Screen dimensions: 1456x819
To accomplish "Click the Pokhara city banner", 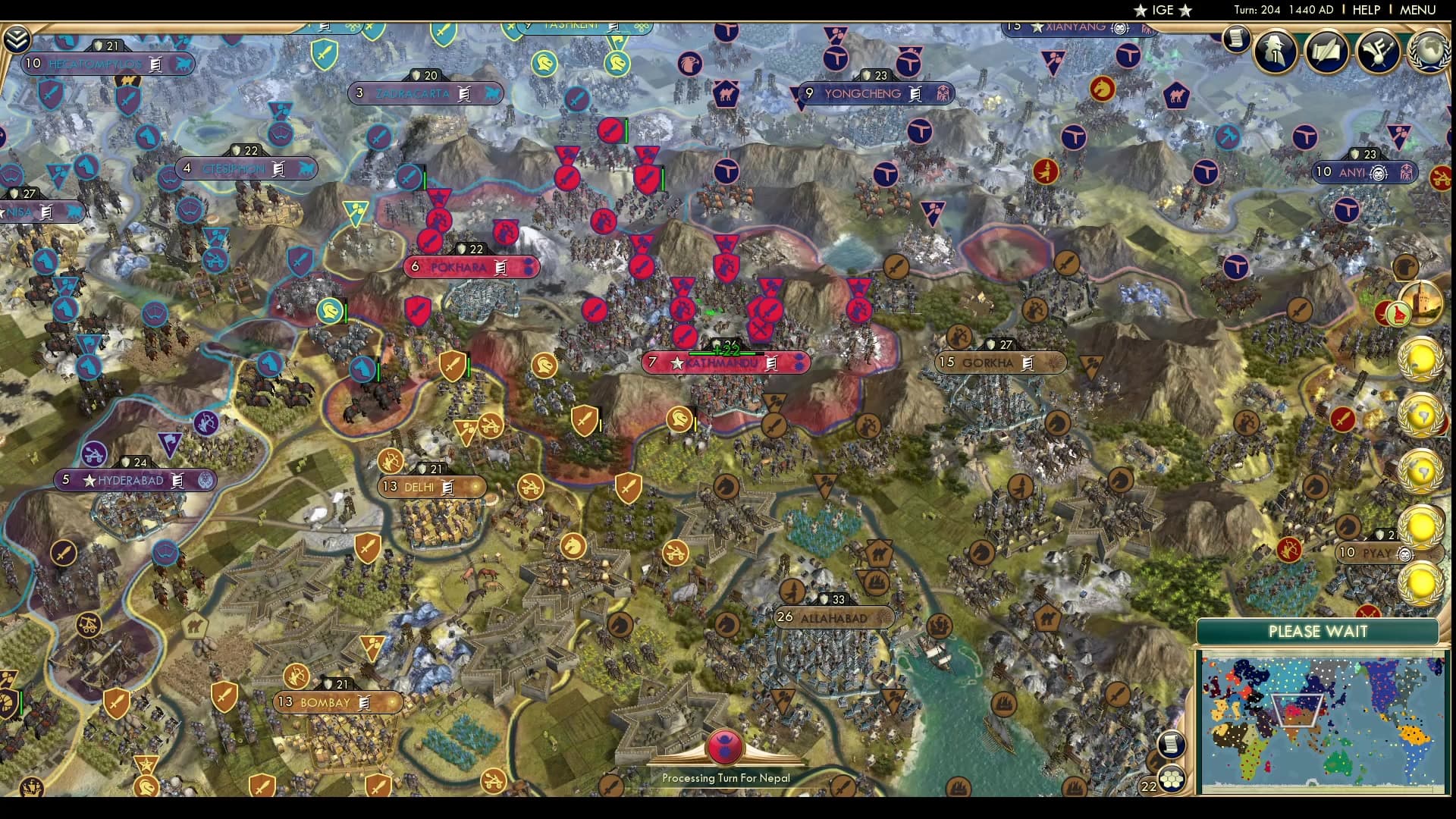I will [472, 267].
